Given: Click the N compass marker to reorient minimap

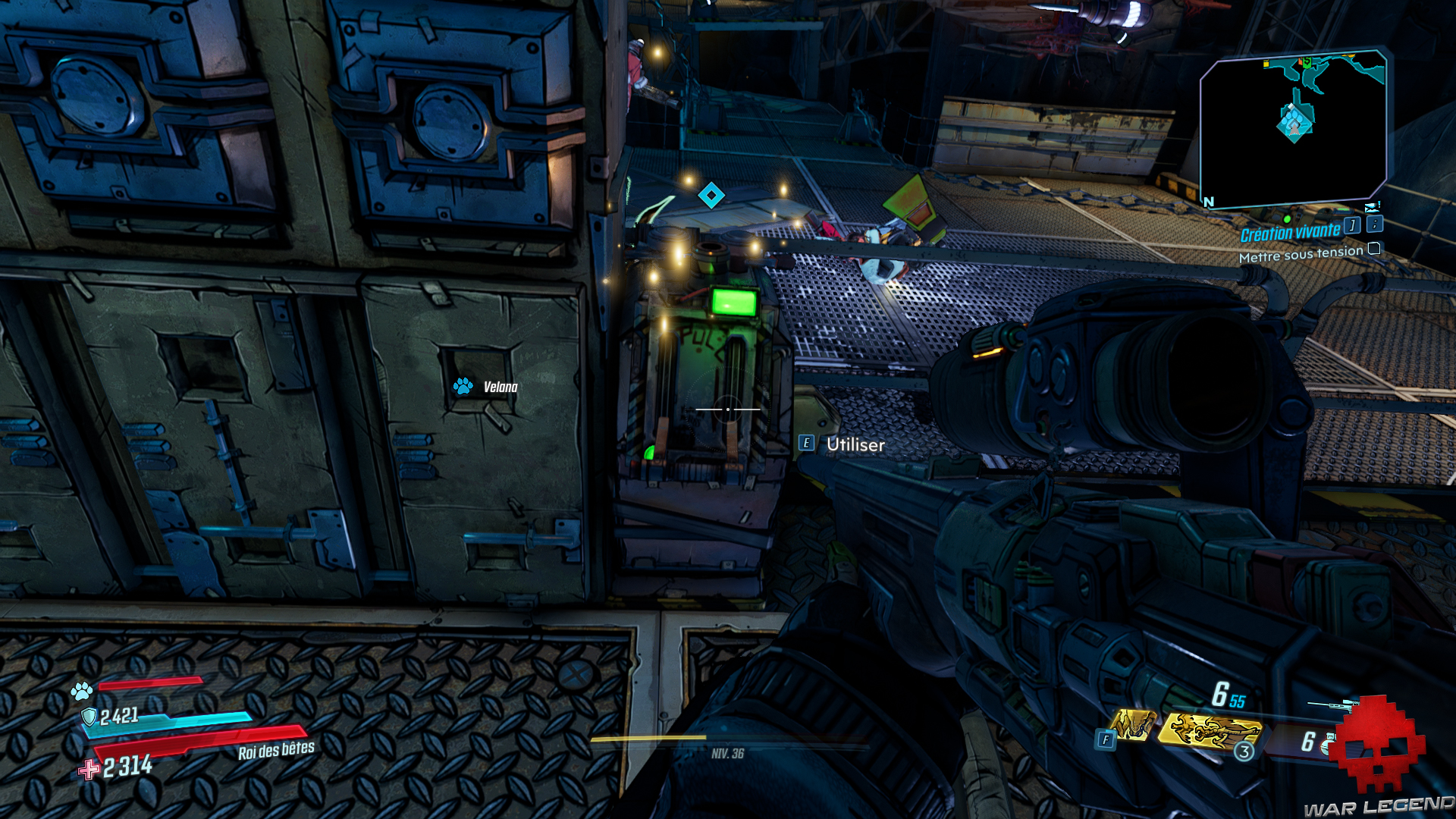Looking at the screenshot, I should click(x=1208, y=202).
